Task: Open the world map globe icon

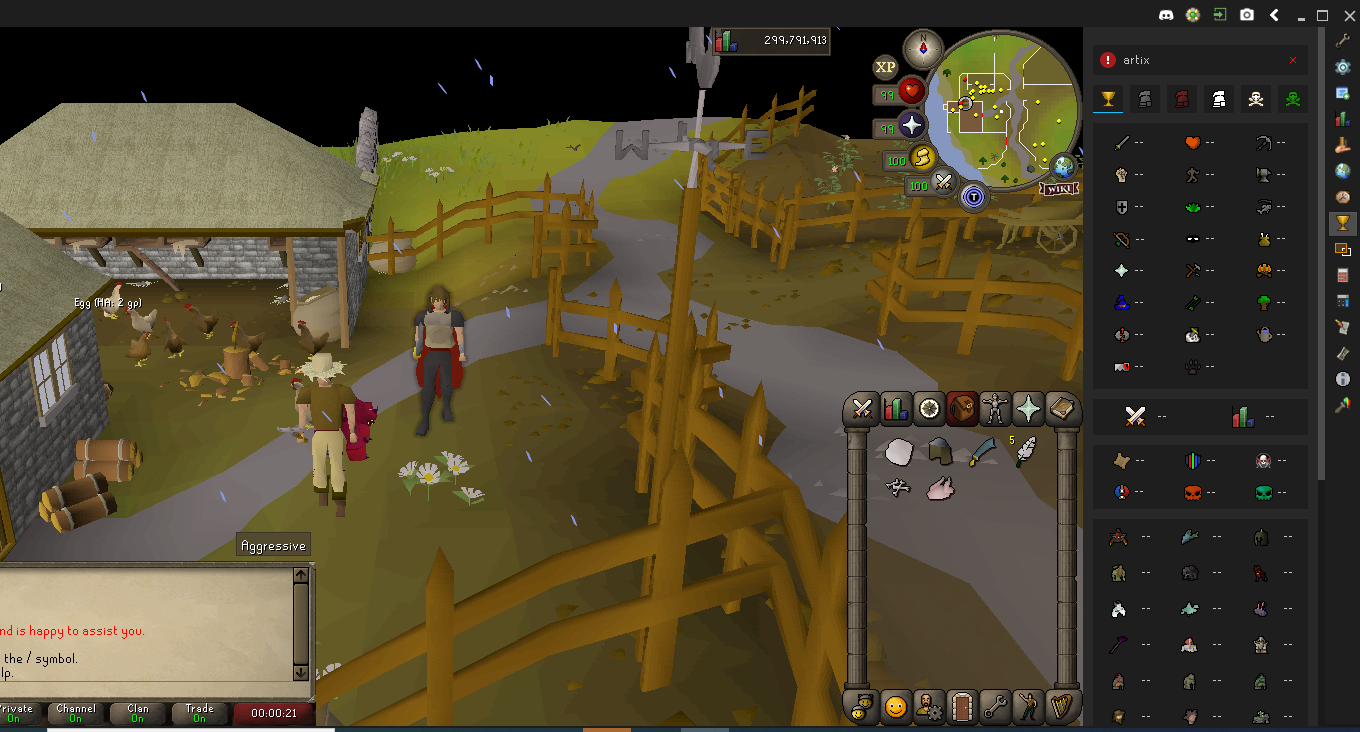Action: (1063, 167)
